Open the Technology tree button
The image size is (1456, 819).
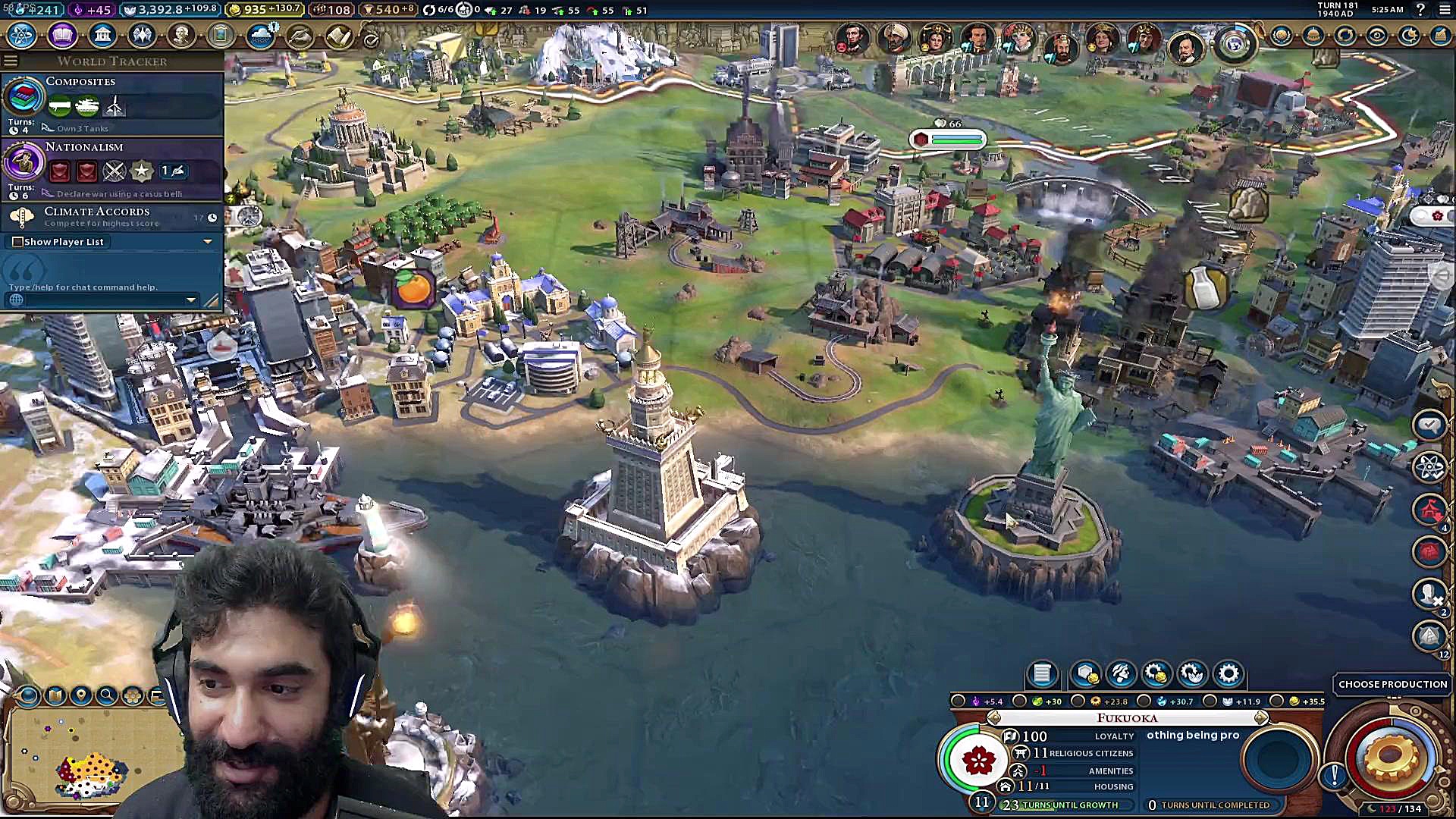22,36
